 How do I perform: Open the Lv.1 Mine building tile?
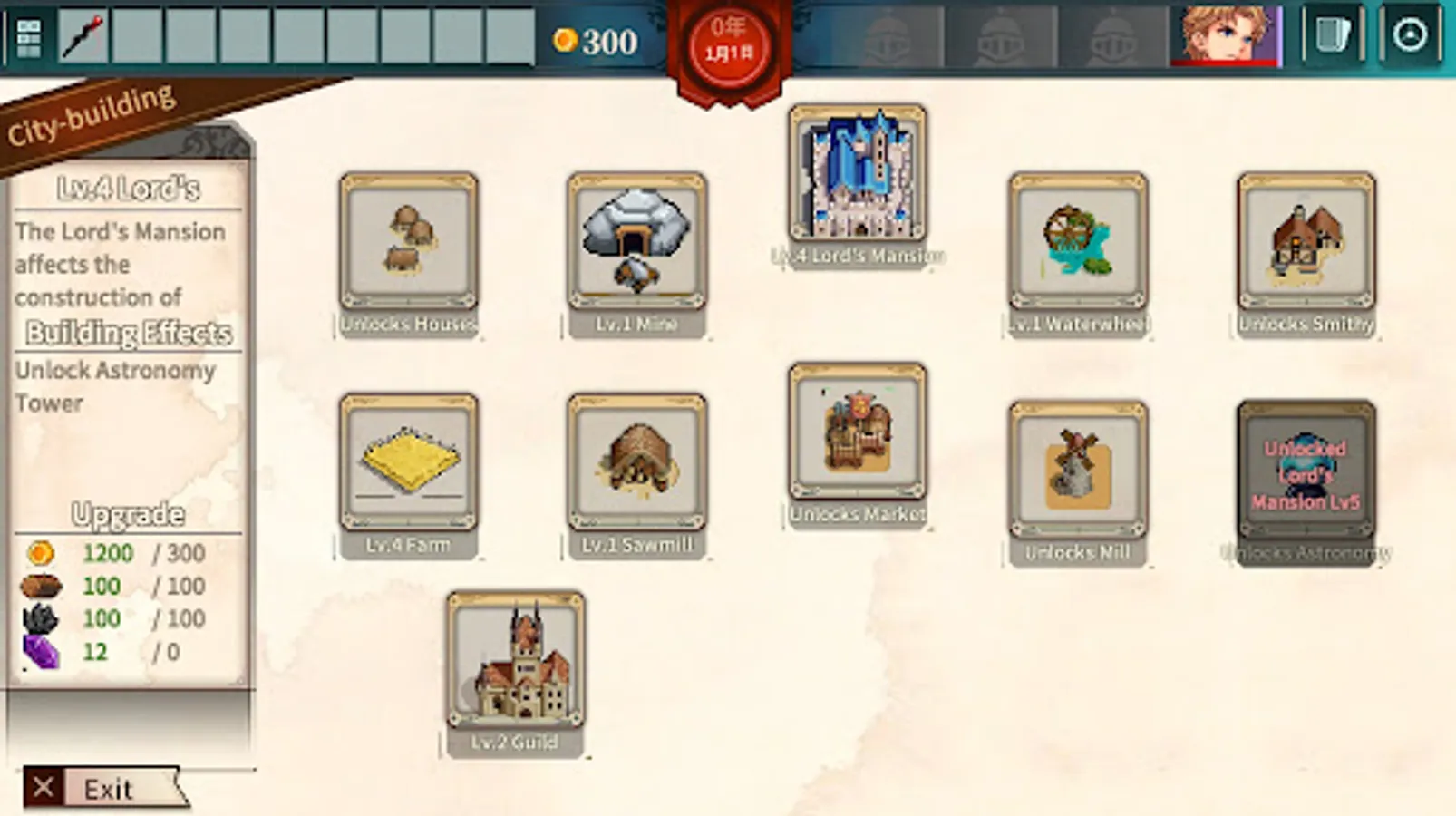click(637, 245)
